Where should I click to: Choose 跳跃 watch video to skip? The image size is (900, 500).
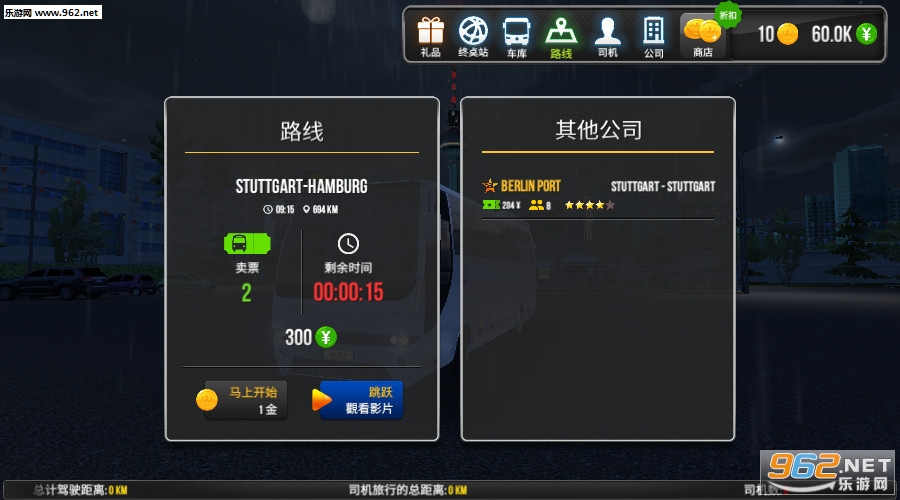(x=361, y=400)
